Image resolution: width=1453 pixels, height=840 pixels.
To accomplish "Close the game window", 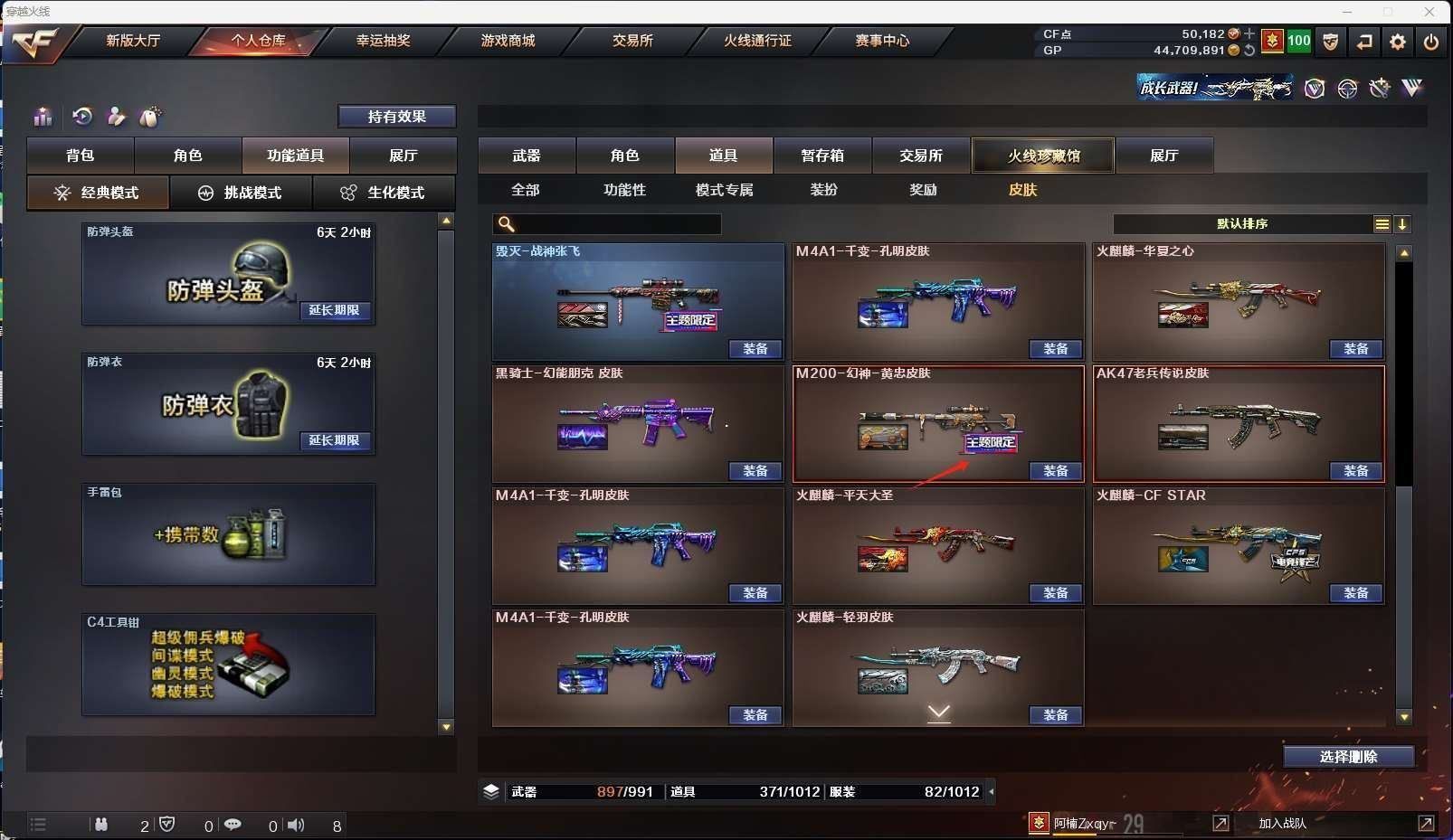I will [1429, 12].
